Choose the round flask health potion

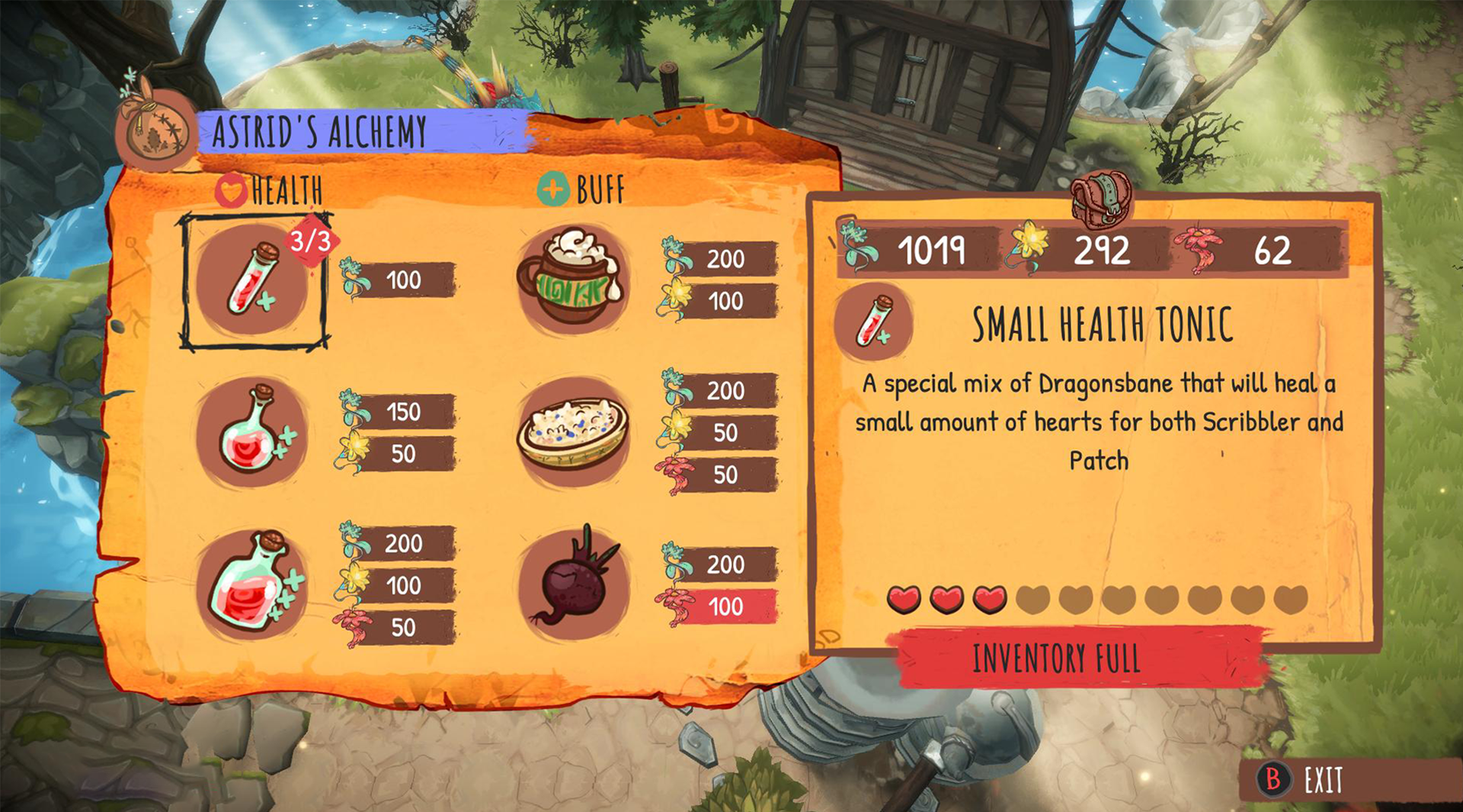252,432
